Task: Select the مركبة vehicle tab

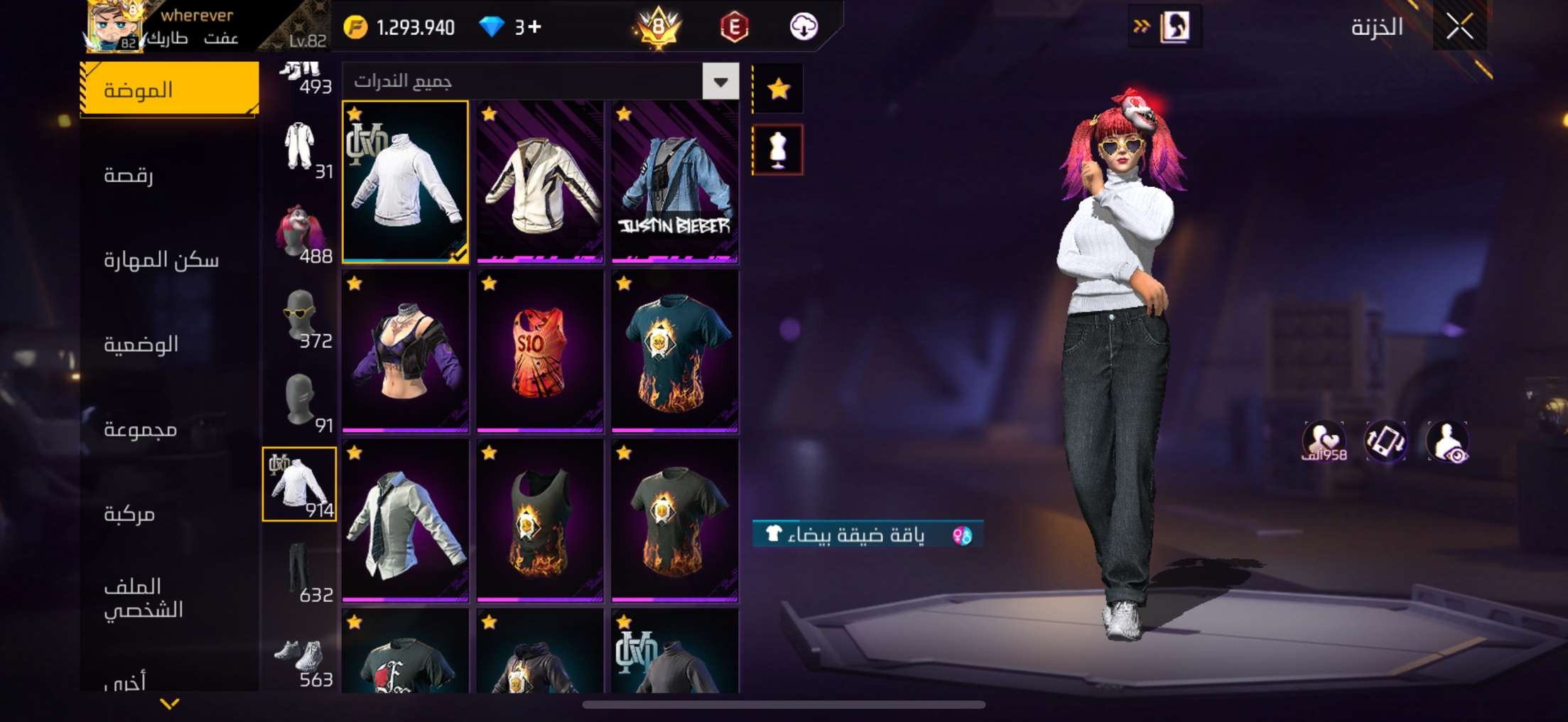Action: pos(129,514)
